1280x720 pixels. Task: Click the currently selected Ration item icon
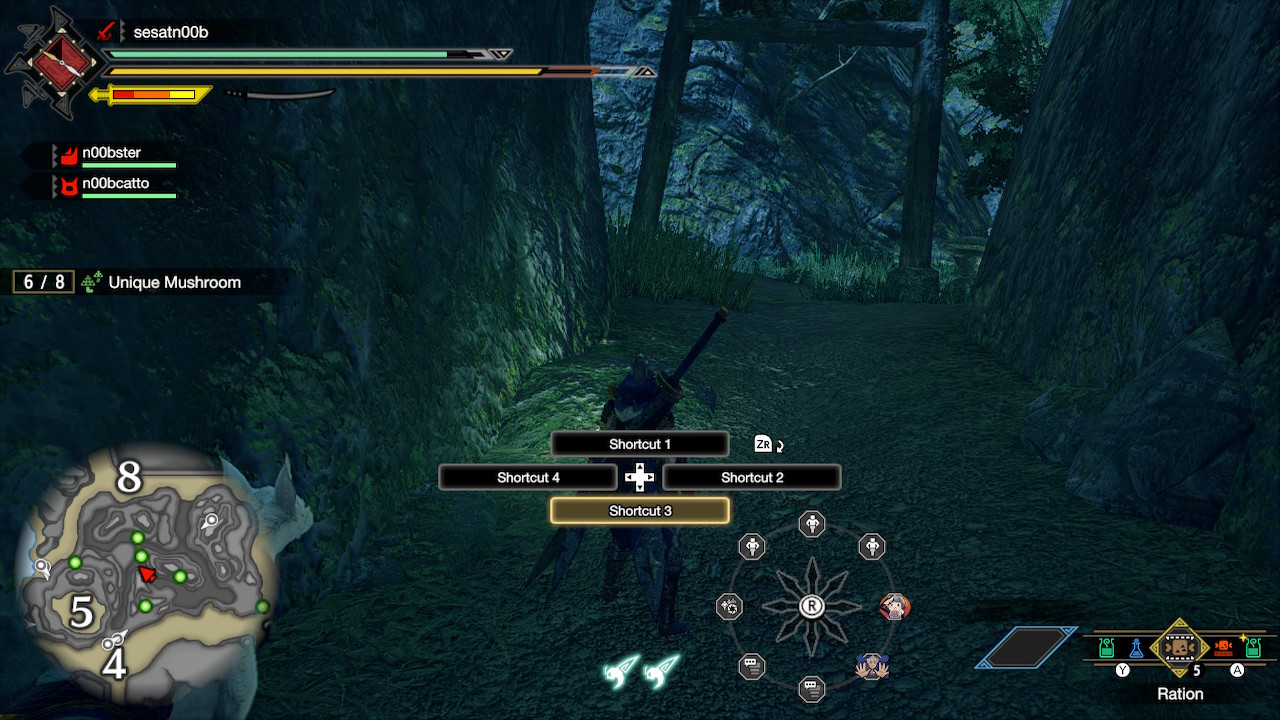click(1180, 648)
